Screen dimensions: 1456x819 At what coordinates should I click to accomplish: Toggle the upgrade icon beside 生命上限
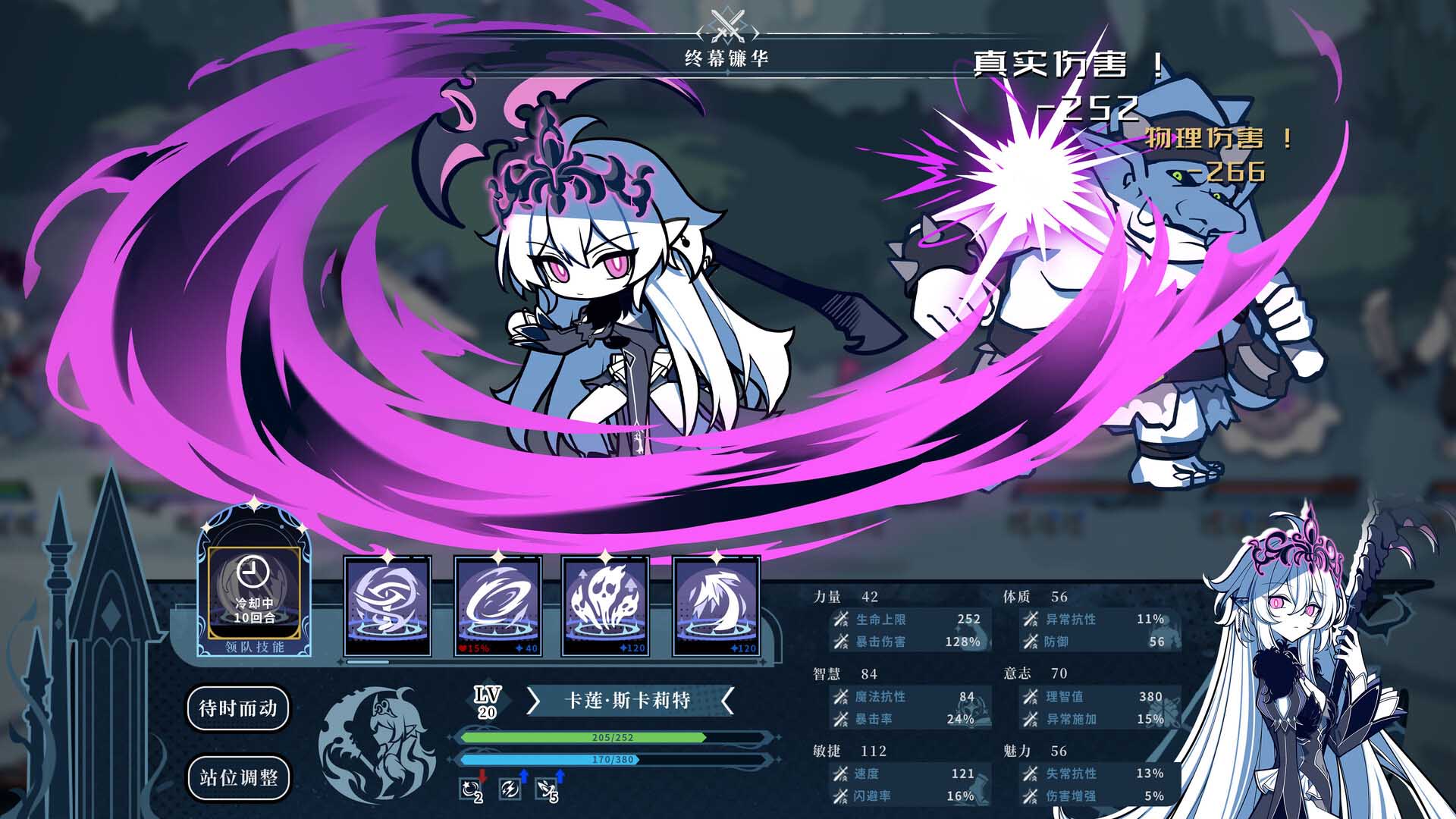840,620
